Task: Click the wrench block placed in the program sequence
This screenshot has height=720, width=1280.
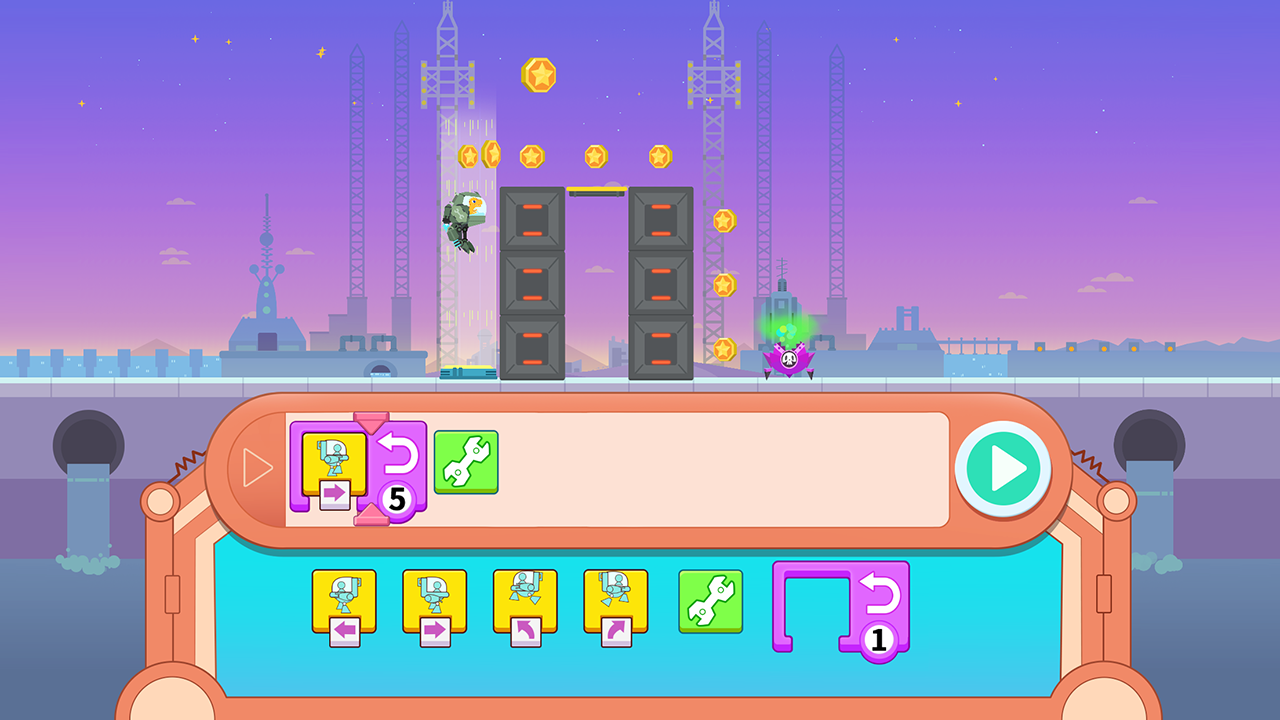Action: [466, 462]
